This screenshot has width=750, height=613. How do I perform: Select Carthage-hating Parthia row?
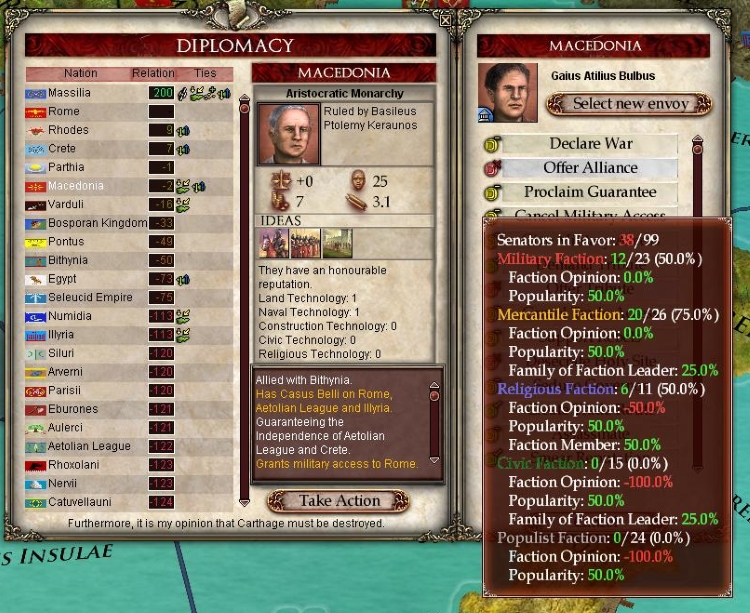[66, 167]
